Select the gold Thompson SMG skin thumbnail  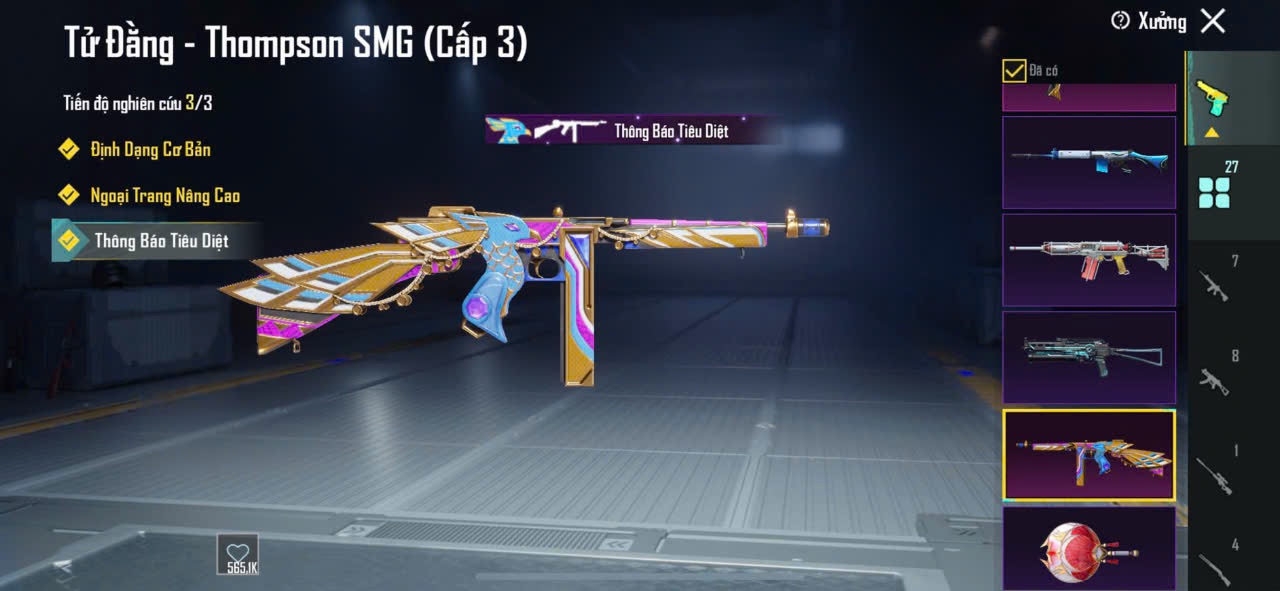(1089, 454)
